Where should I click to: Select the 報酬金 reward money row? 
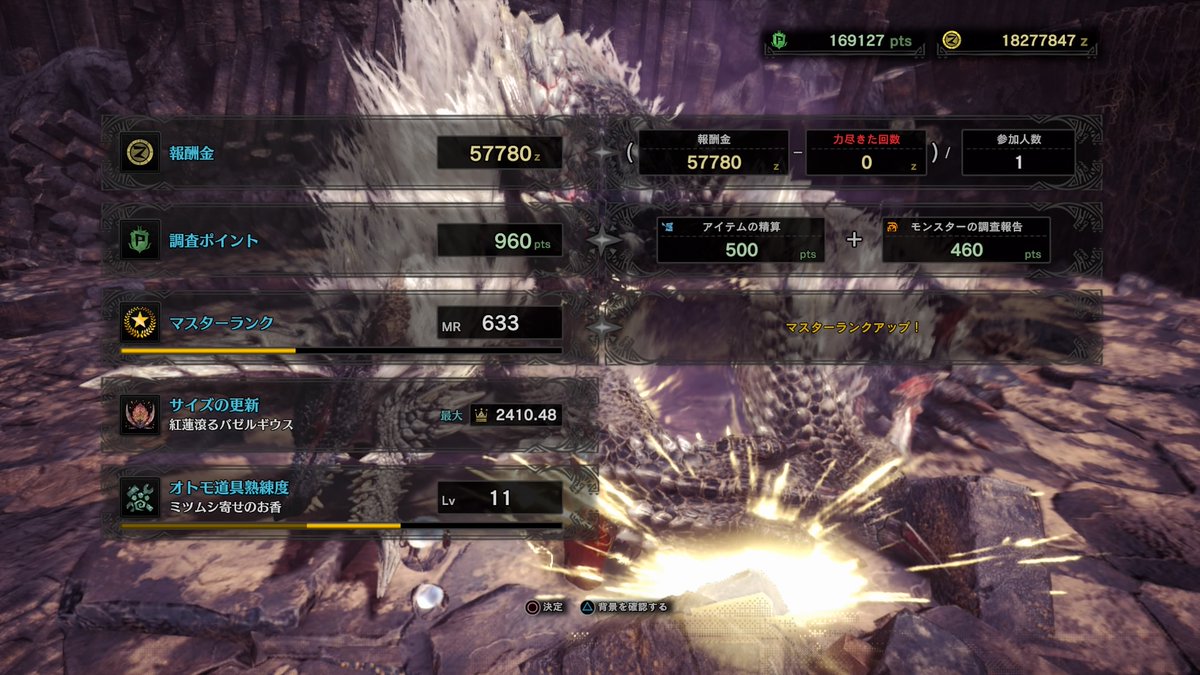(x=340, y=154)
